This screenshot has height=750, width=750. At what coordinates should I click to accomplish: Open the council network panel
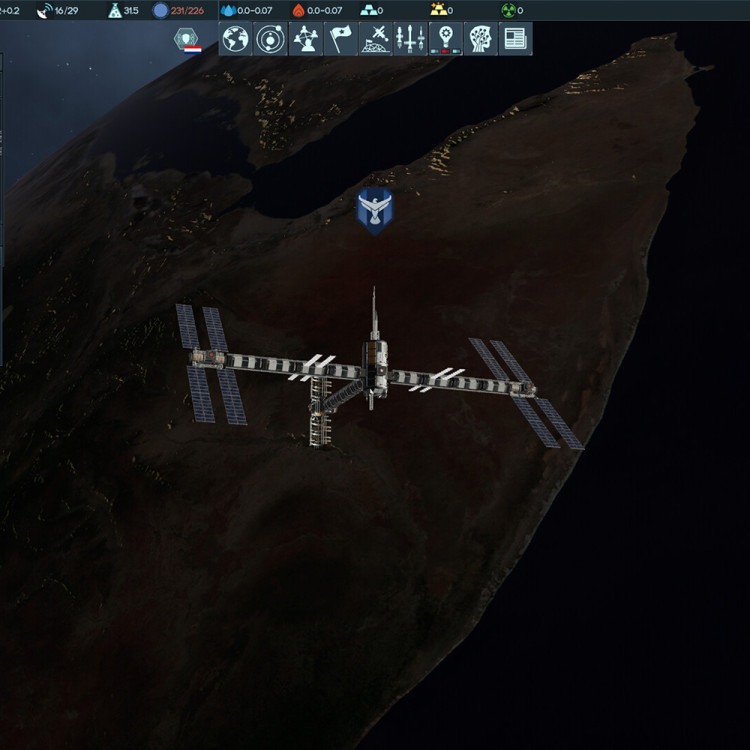[305, 39]
